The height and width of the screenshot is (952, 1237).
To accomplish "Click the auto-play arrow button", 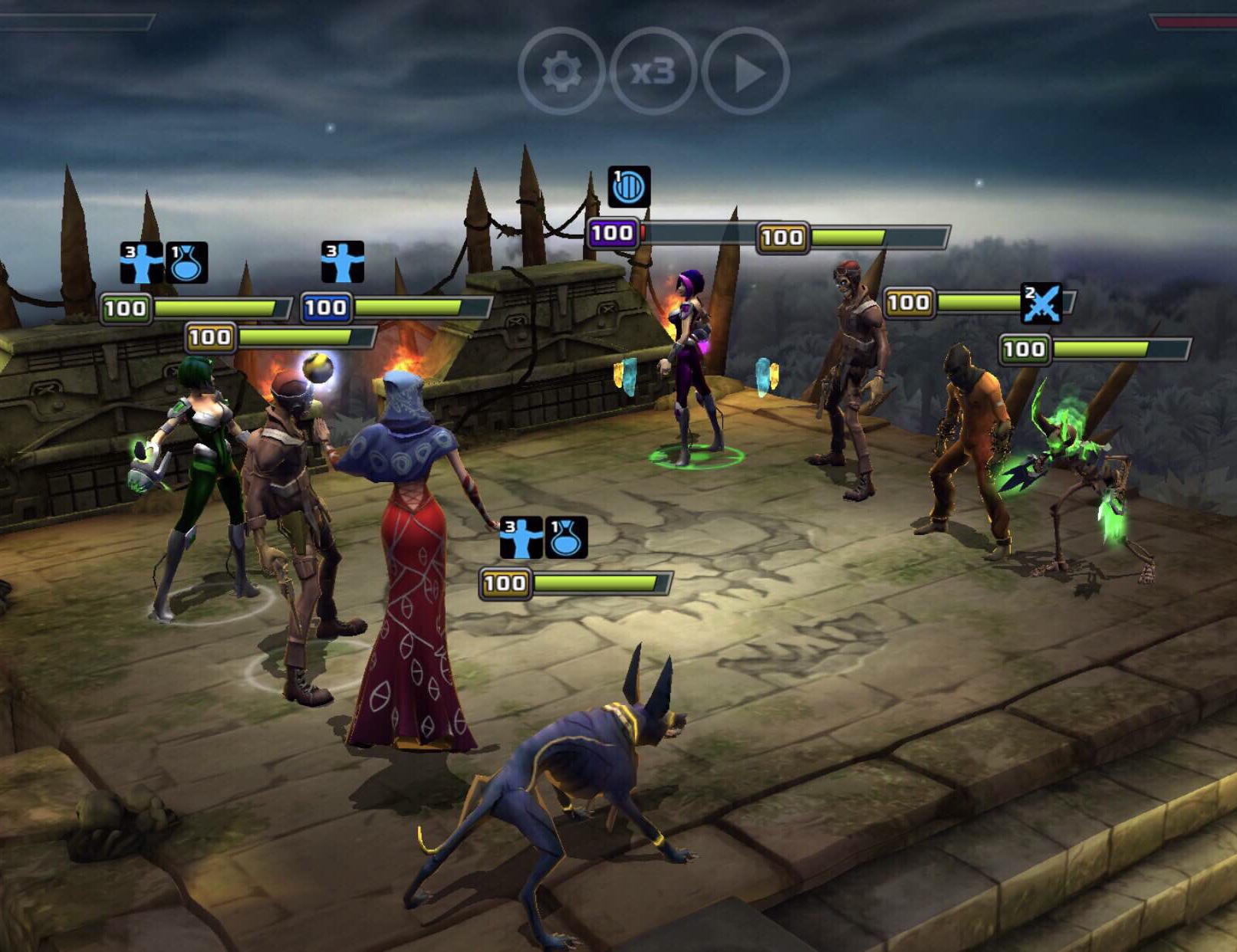I will point(745,72).
